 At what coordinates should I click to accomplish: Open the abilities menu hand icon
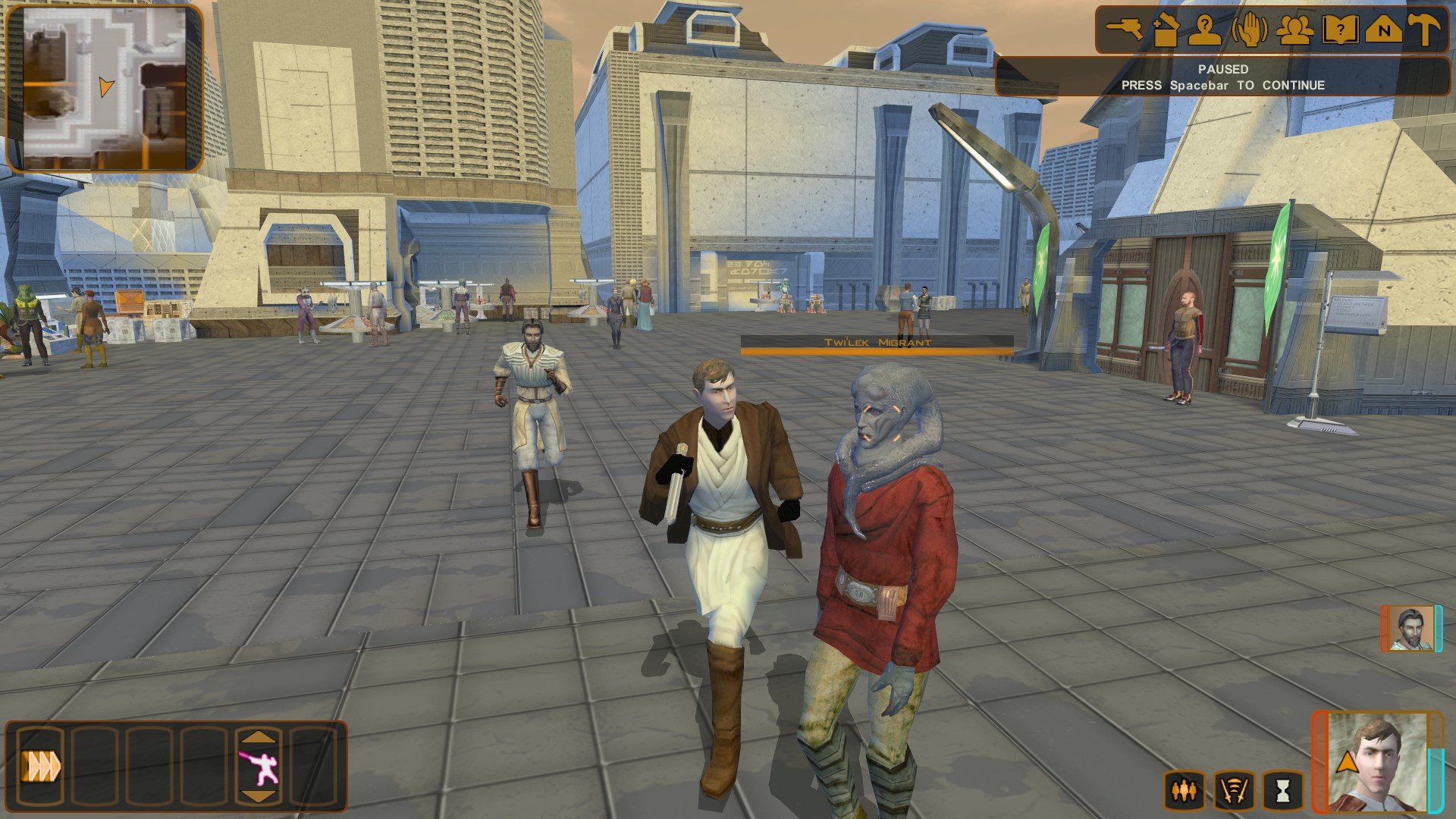[1250, 30]
